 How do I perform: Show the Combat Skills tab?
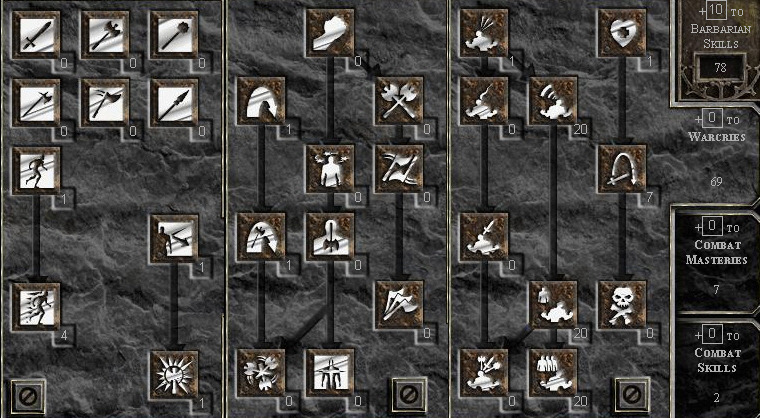coord(717,361)
